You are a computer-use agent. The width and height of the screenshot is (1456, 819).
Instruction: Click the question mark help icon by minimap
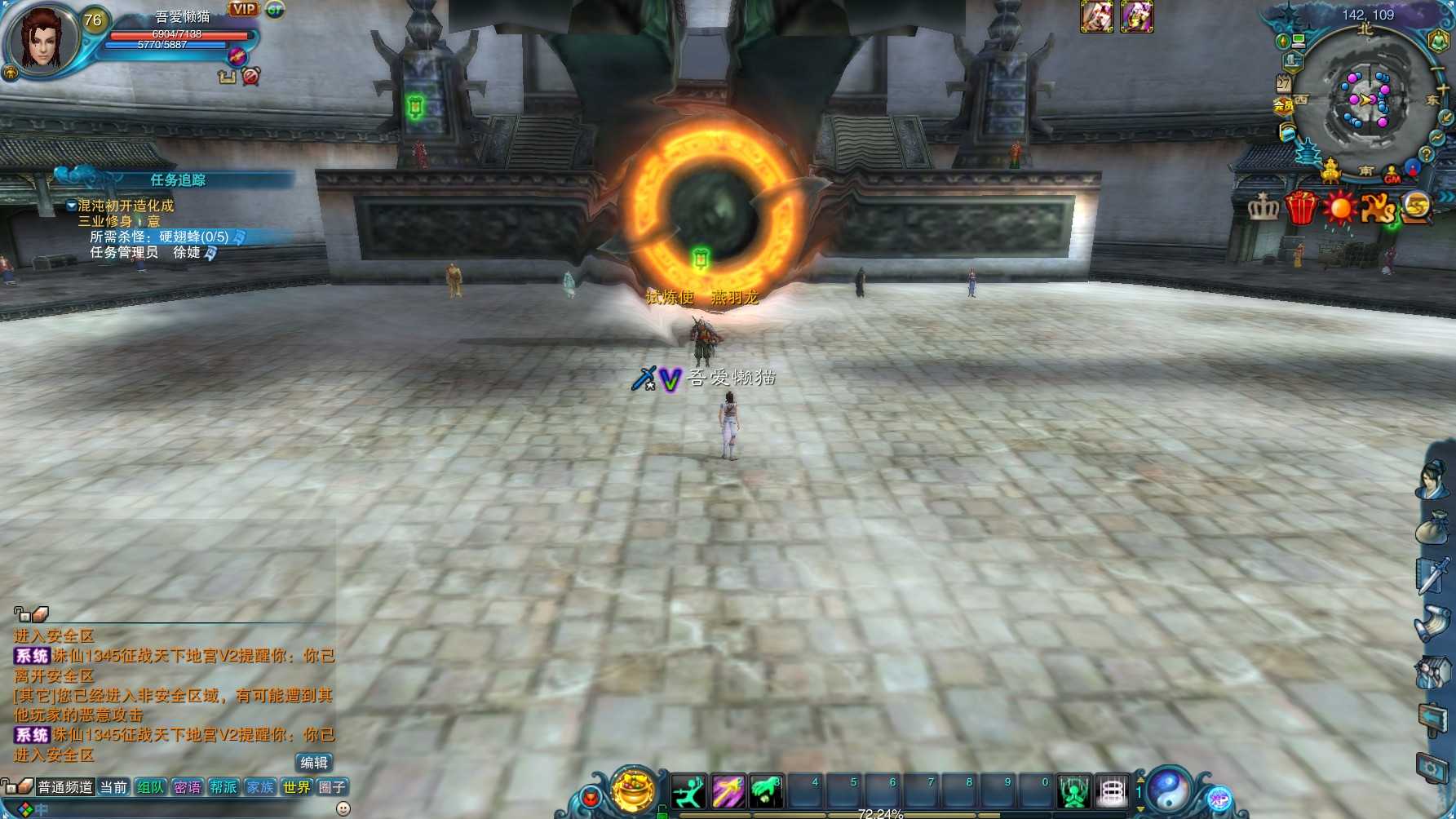coord(1426,153)
